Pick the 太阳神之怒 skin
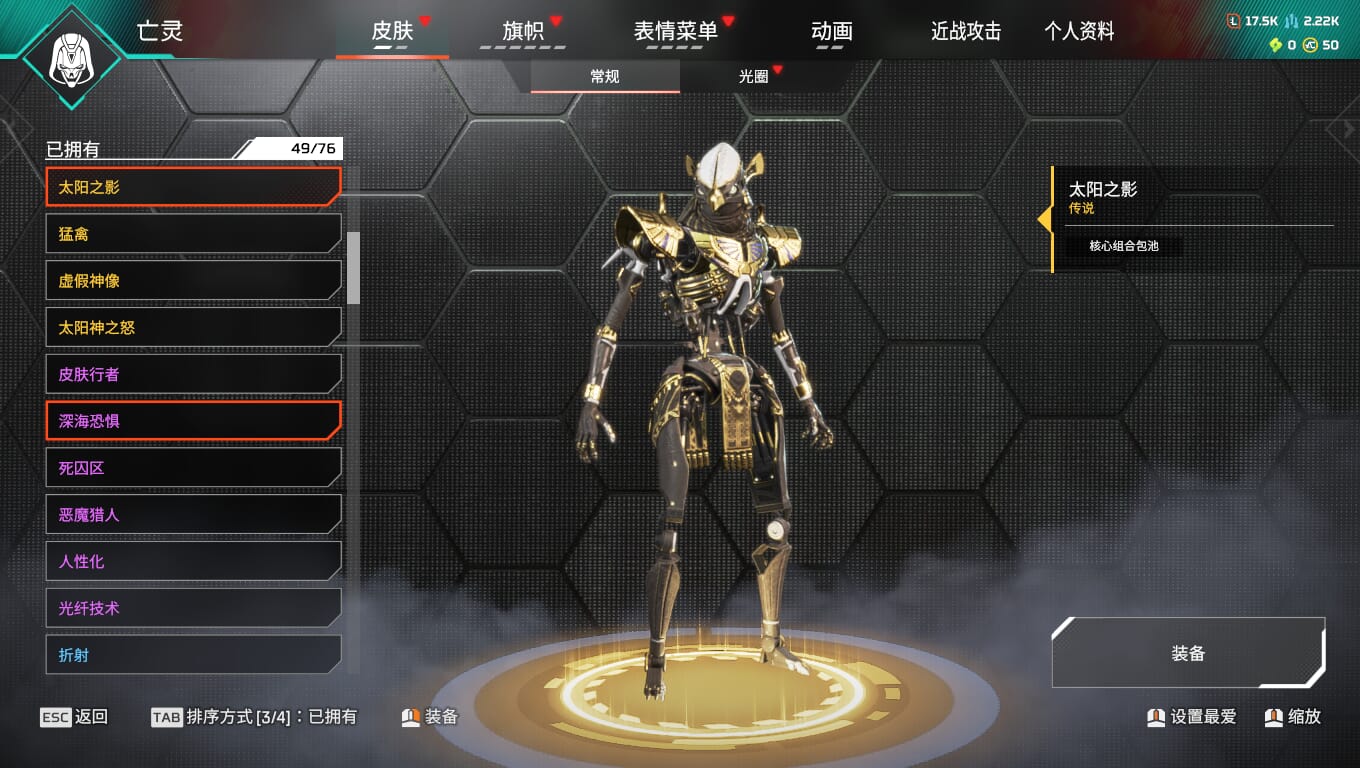The height and width of the screenshot is (768, 1360). click(x=193, y=328)
